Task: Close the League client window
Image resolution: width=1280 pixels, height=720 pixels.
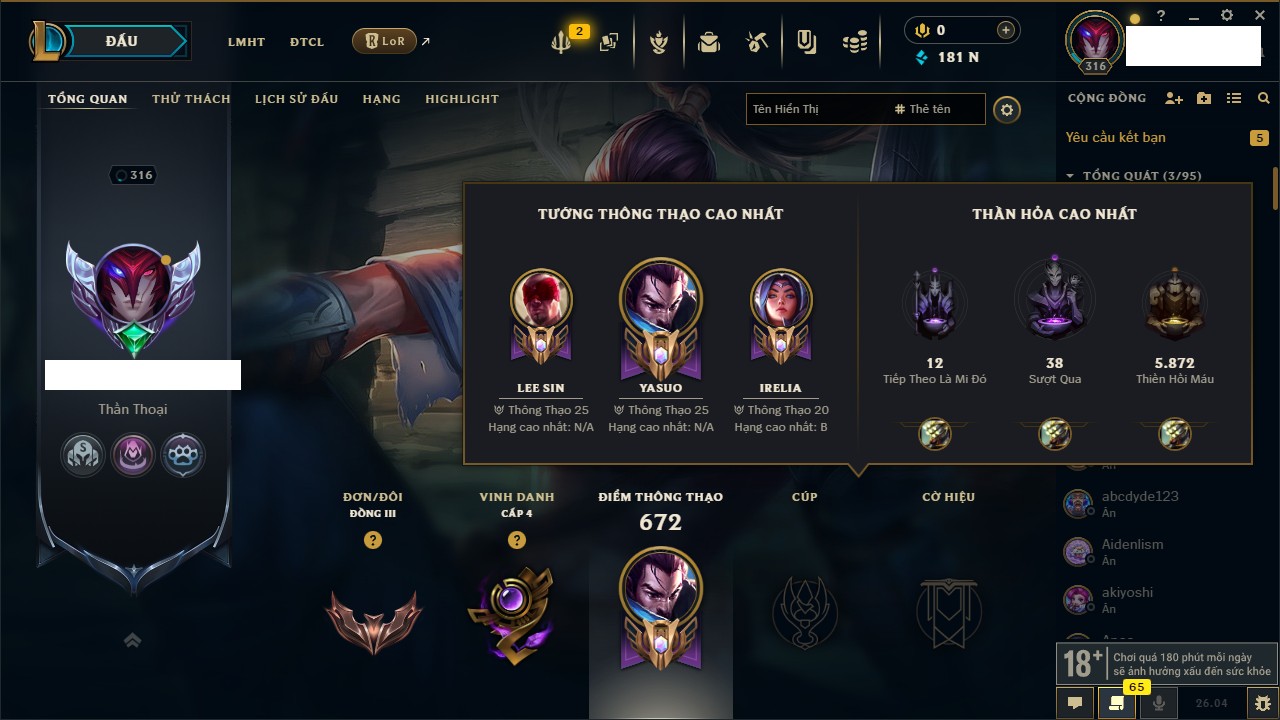Action: click(x=1258, y=16)
